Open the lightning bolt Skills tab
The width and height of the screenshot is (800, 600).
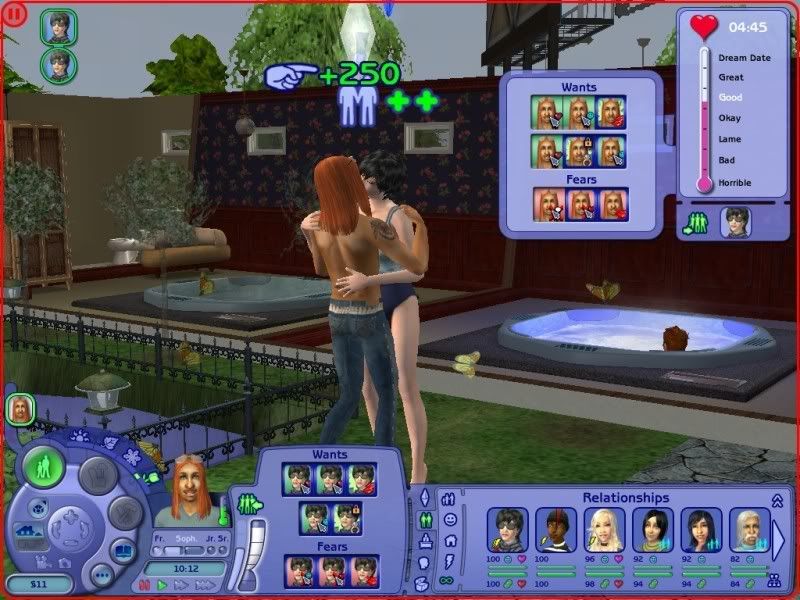[x=450, y=560]
